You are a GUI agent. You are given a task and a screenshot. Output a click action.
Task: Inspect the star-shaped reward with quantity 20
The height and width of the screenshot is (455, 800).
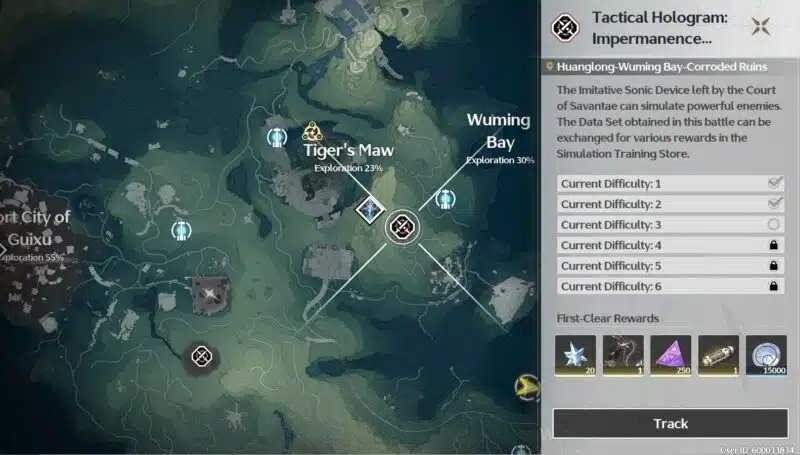[x=575, y=355]
